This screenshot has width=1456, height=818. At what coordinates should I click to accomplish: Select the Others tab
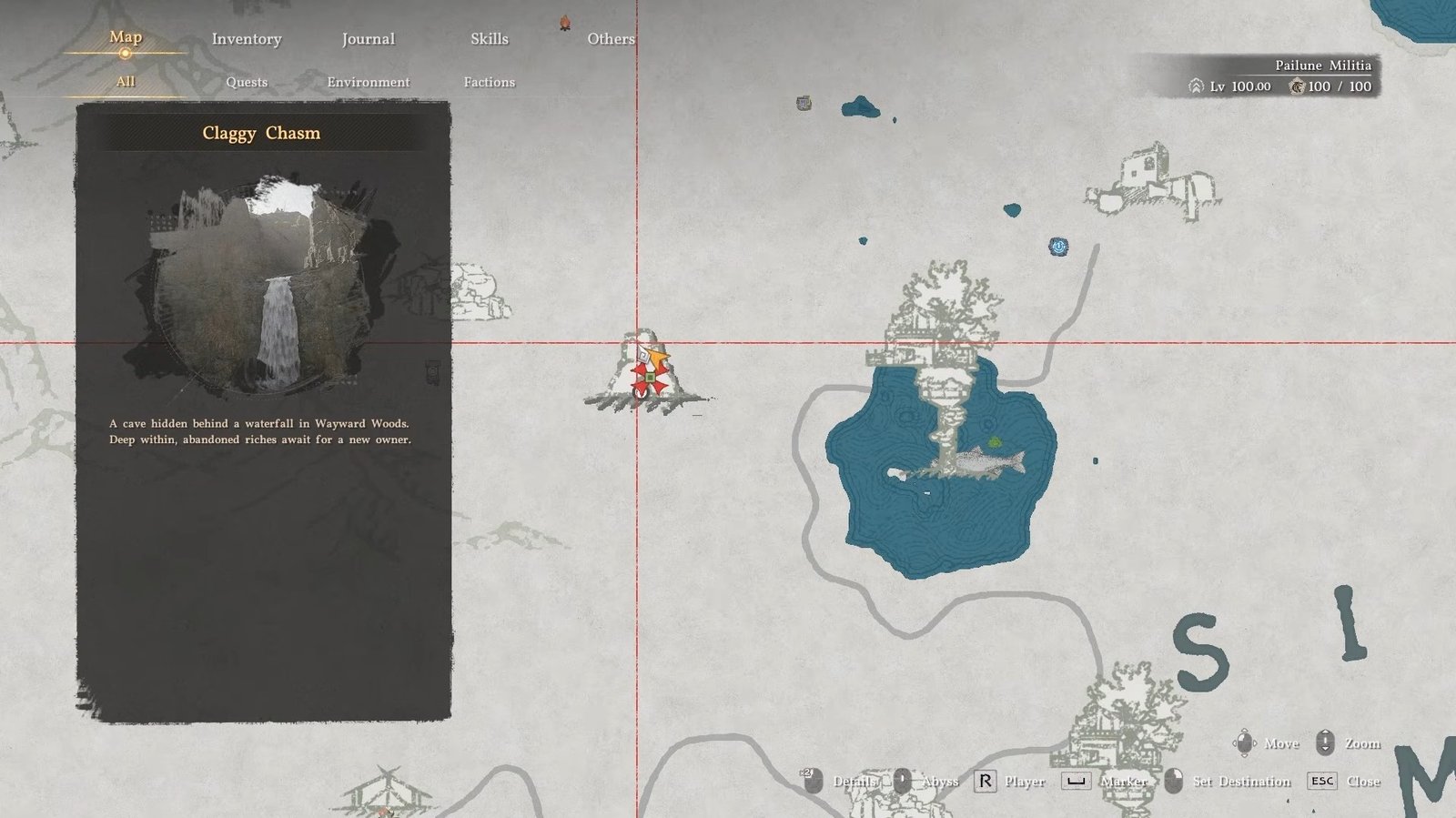pos(611,39)
